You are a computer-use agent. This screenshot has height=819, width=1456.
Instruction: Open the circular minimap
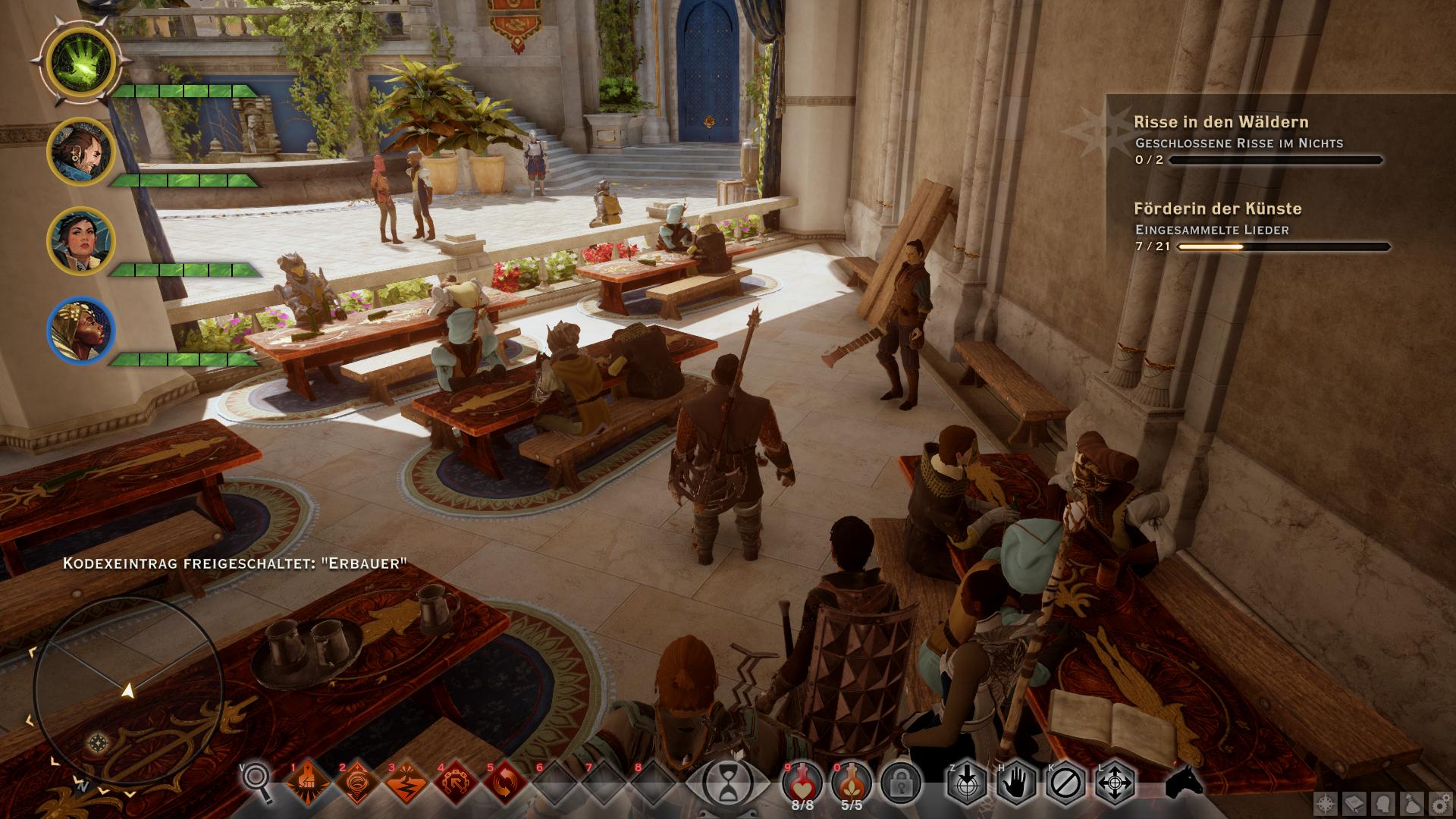(x=129, y=690)
